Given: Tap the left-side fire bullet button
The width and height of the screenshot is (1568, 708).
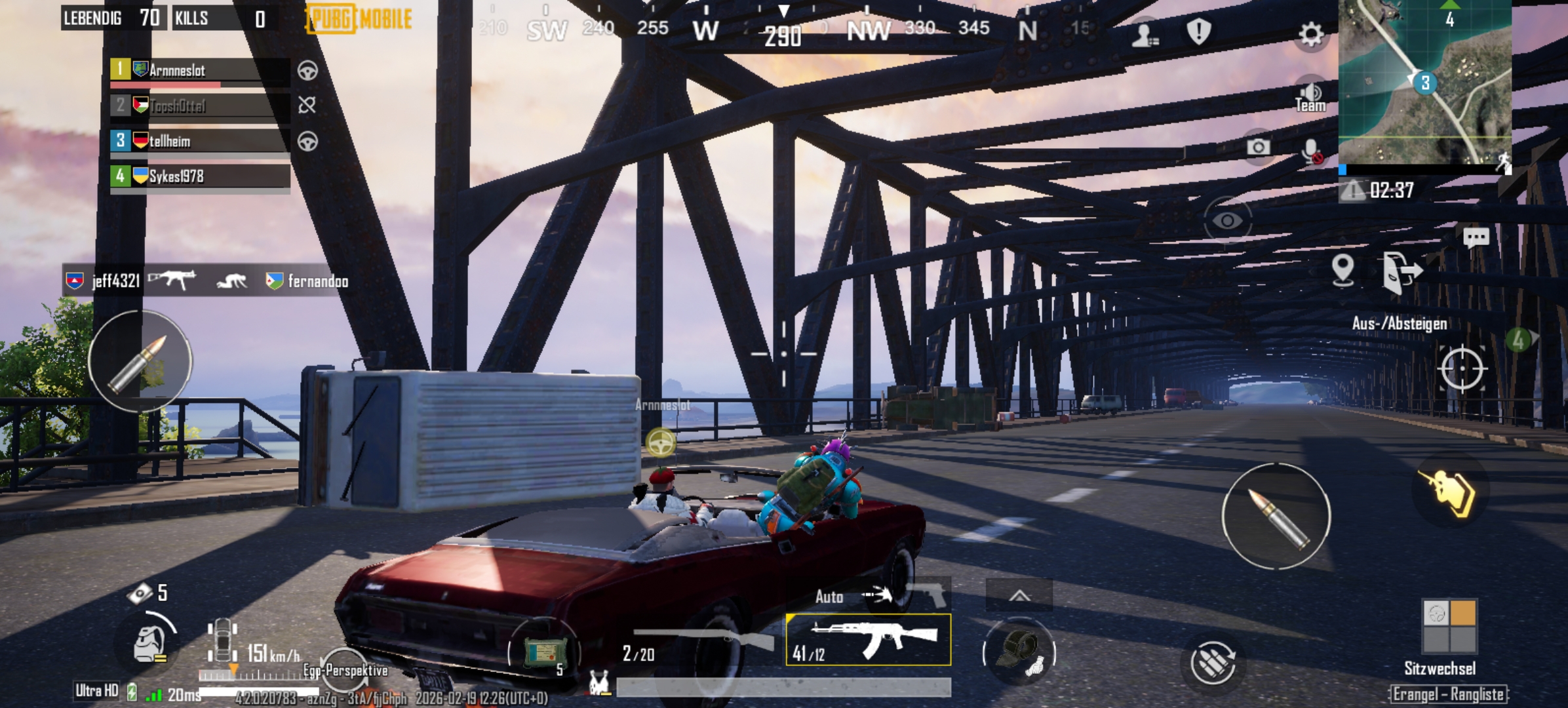Looking at the screenshot, I should pos(140,361).
